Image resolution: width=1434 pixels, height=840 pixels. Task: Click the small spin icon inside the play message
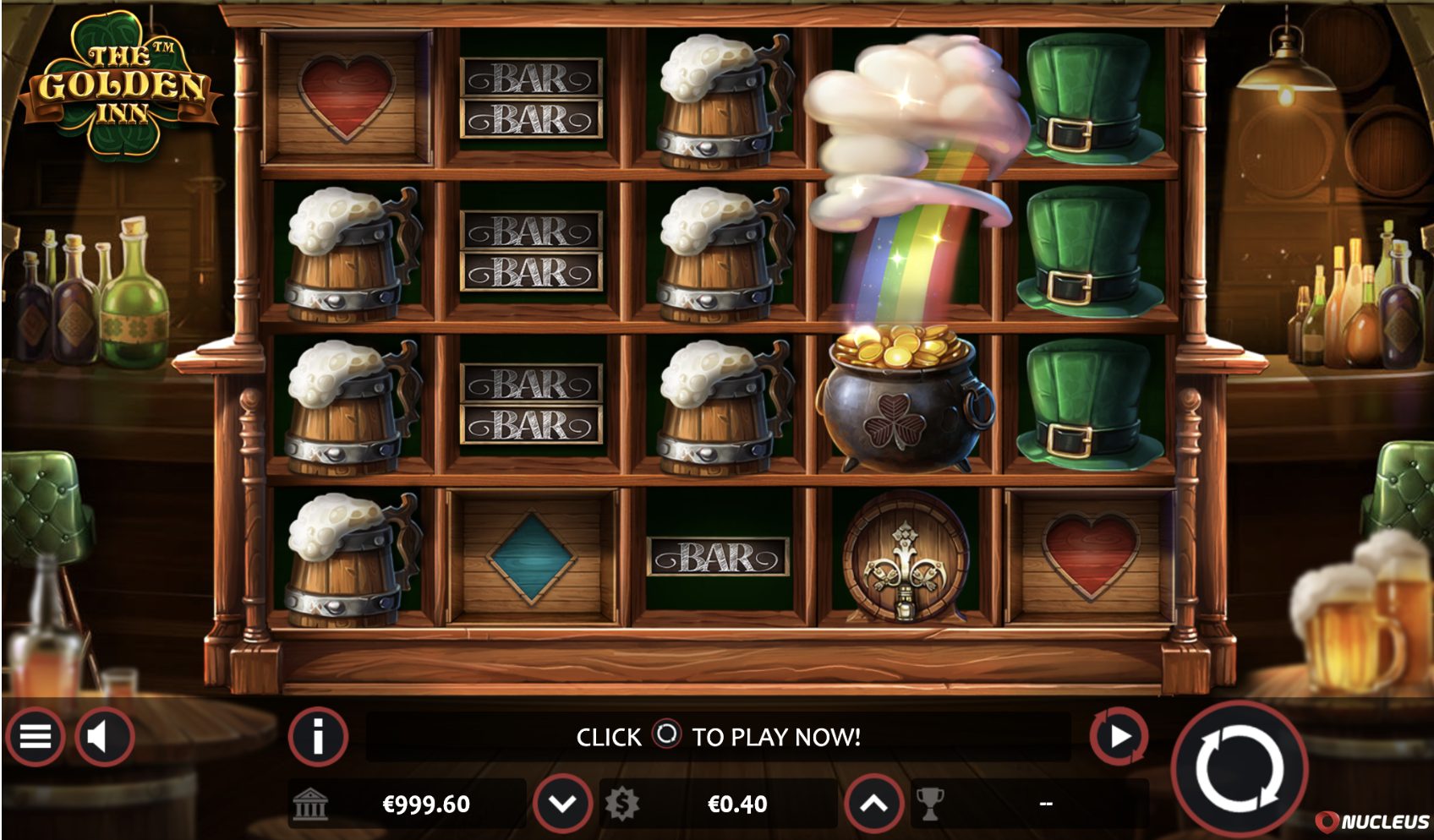[667, 736]
